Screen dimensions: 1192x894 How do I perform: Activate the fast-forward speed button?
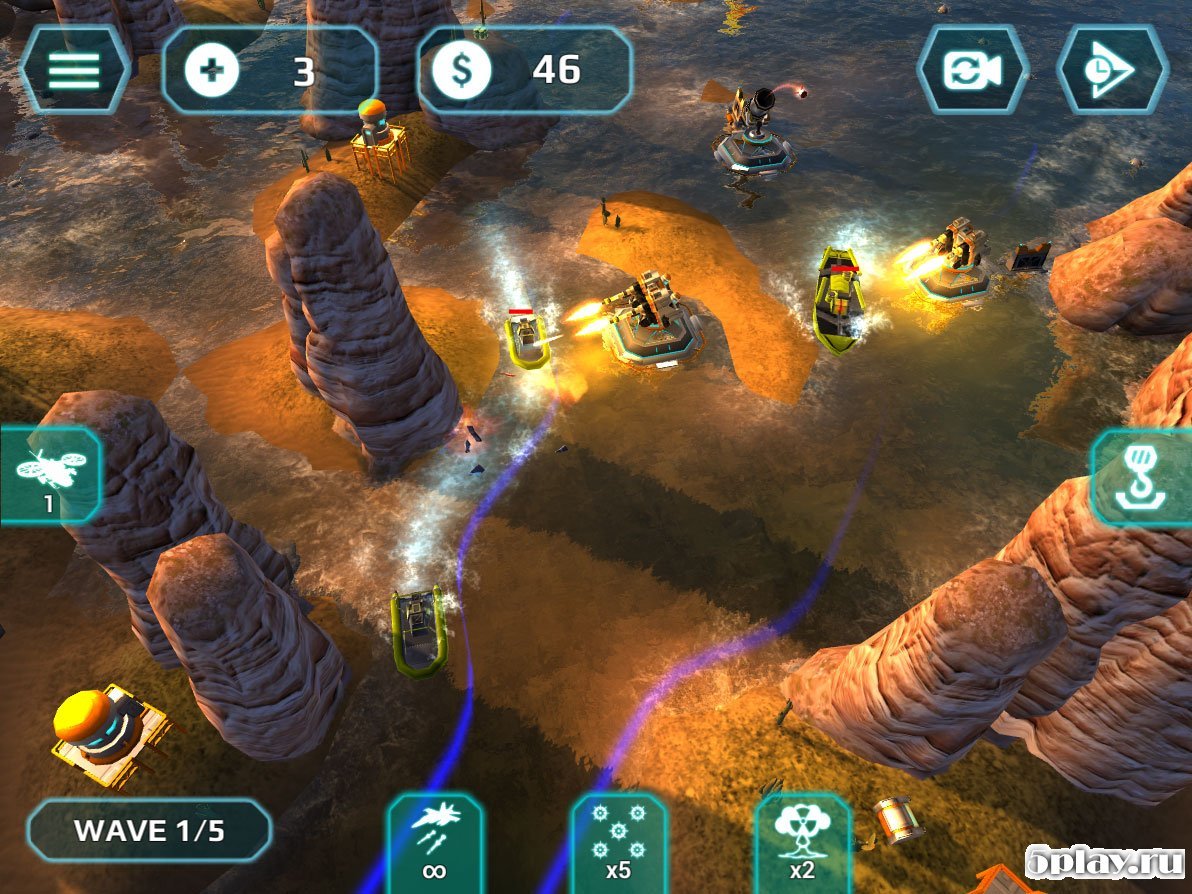pos(1112,69)
